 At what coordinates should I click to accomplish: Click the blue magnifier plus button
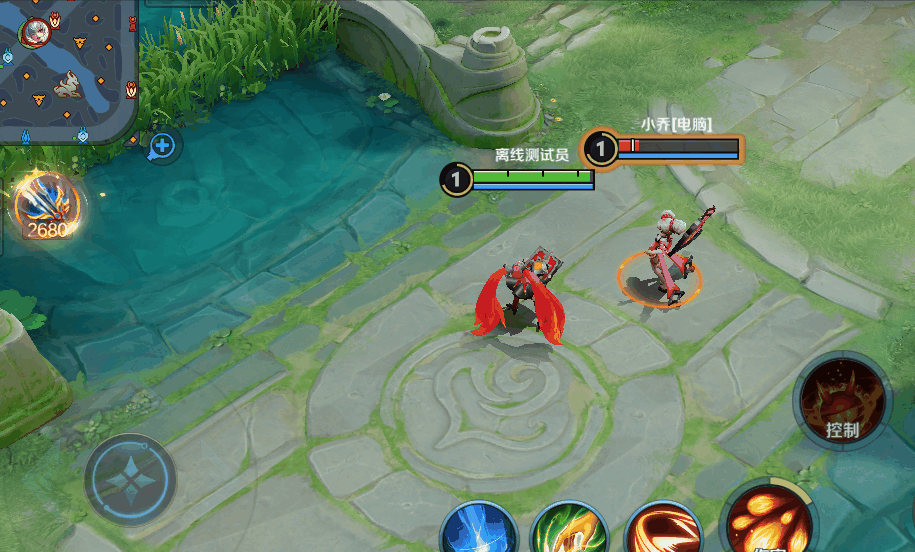tap(162, 147)
